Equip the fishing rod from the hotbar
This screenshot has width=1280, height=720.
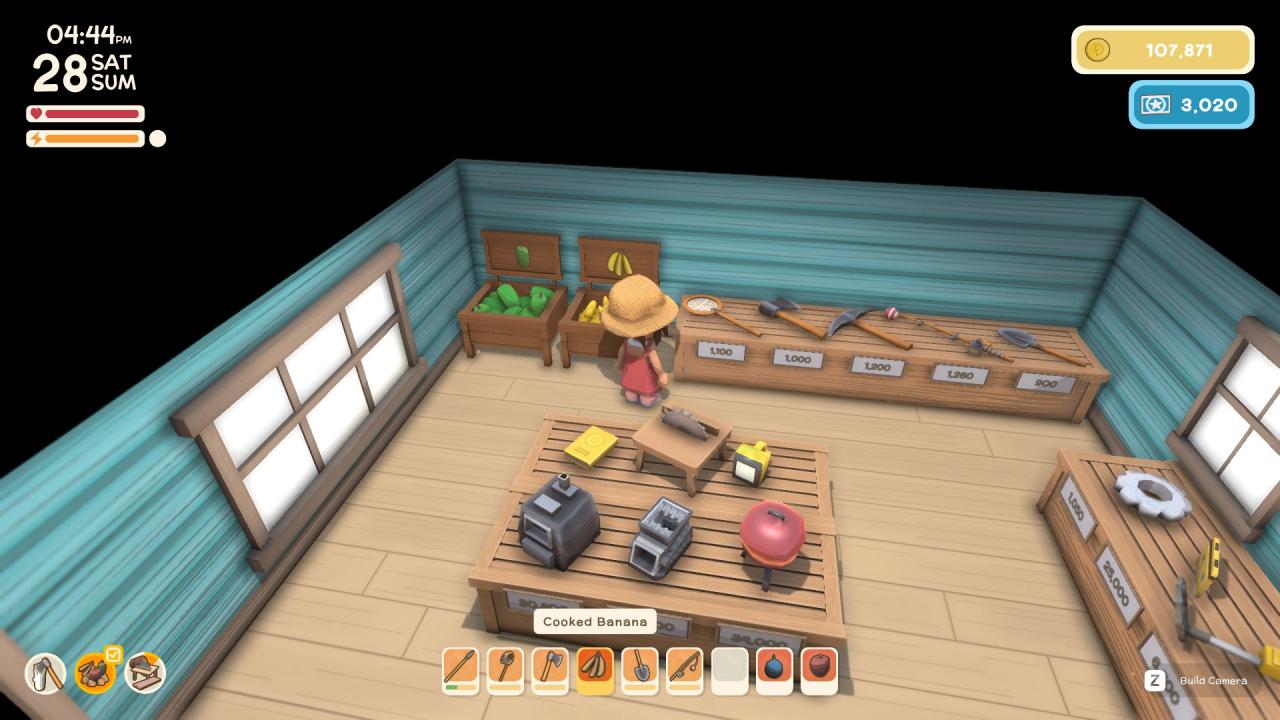point(685,668)
